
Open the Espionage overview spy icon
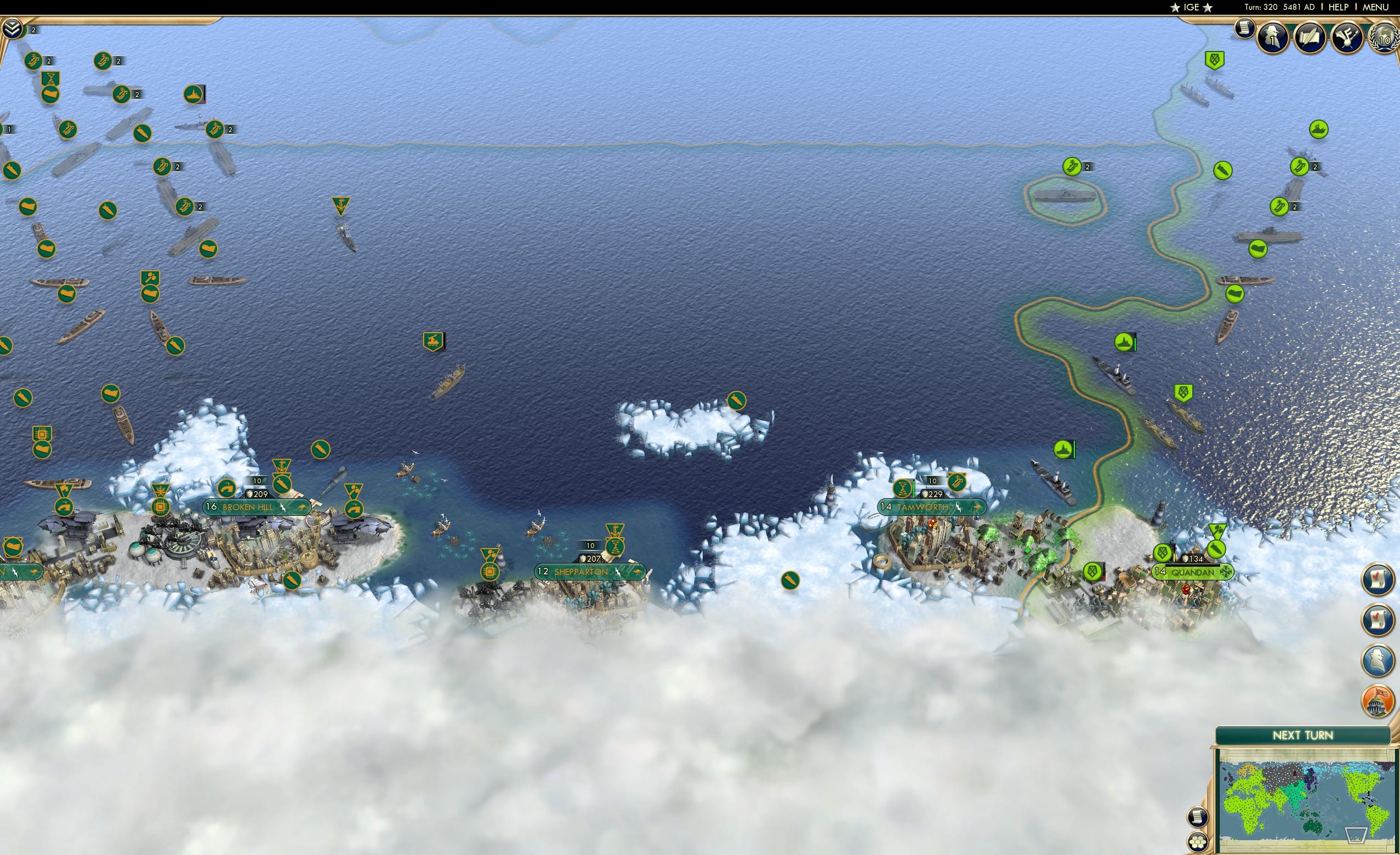coord(1273,37)
